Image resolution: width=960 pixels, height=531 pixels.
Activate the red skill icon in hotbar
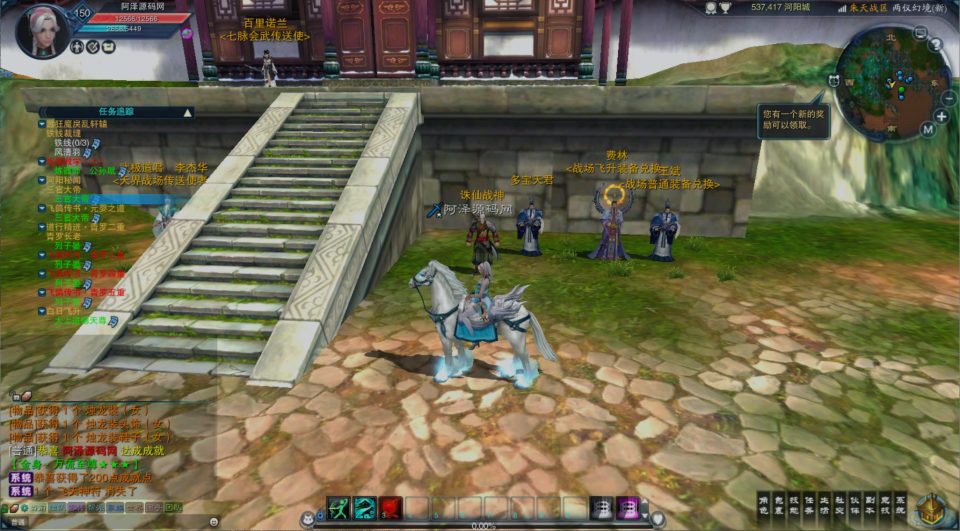pyautogui.click(x=390, y=508)
